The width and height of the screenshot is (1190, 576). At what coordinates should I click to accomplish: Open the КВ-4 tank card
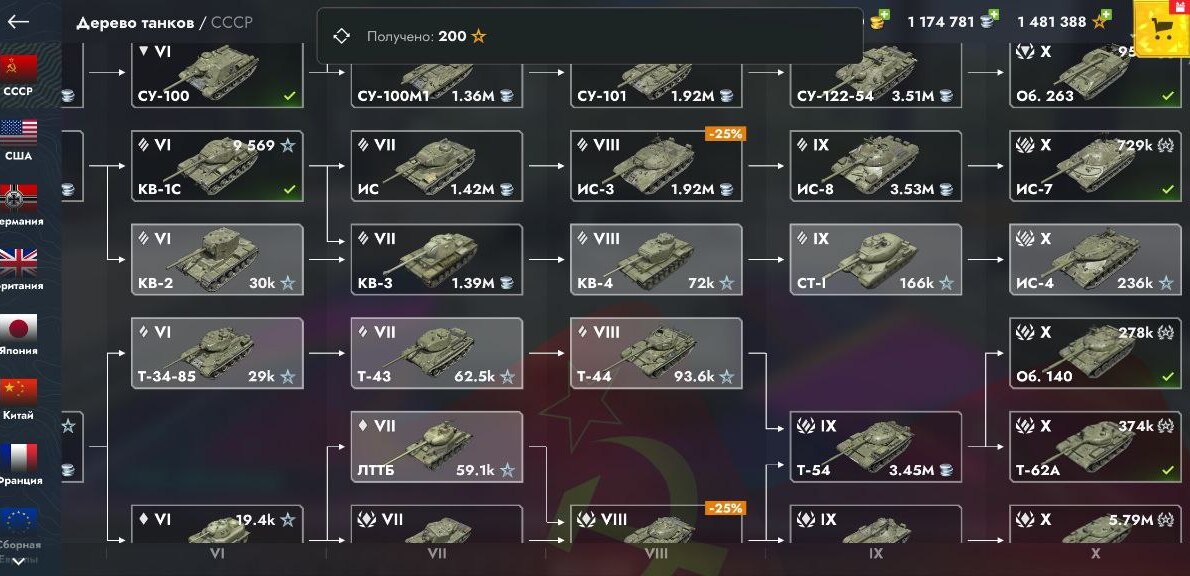tap(657, 260)
